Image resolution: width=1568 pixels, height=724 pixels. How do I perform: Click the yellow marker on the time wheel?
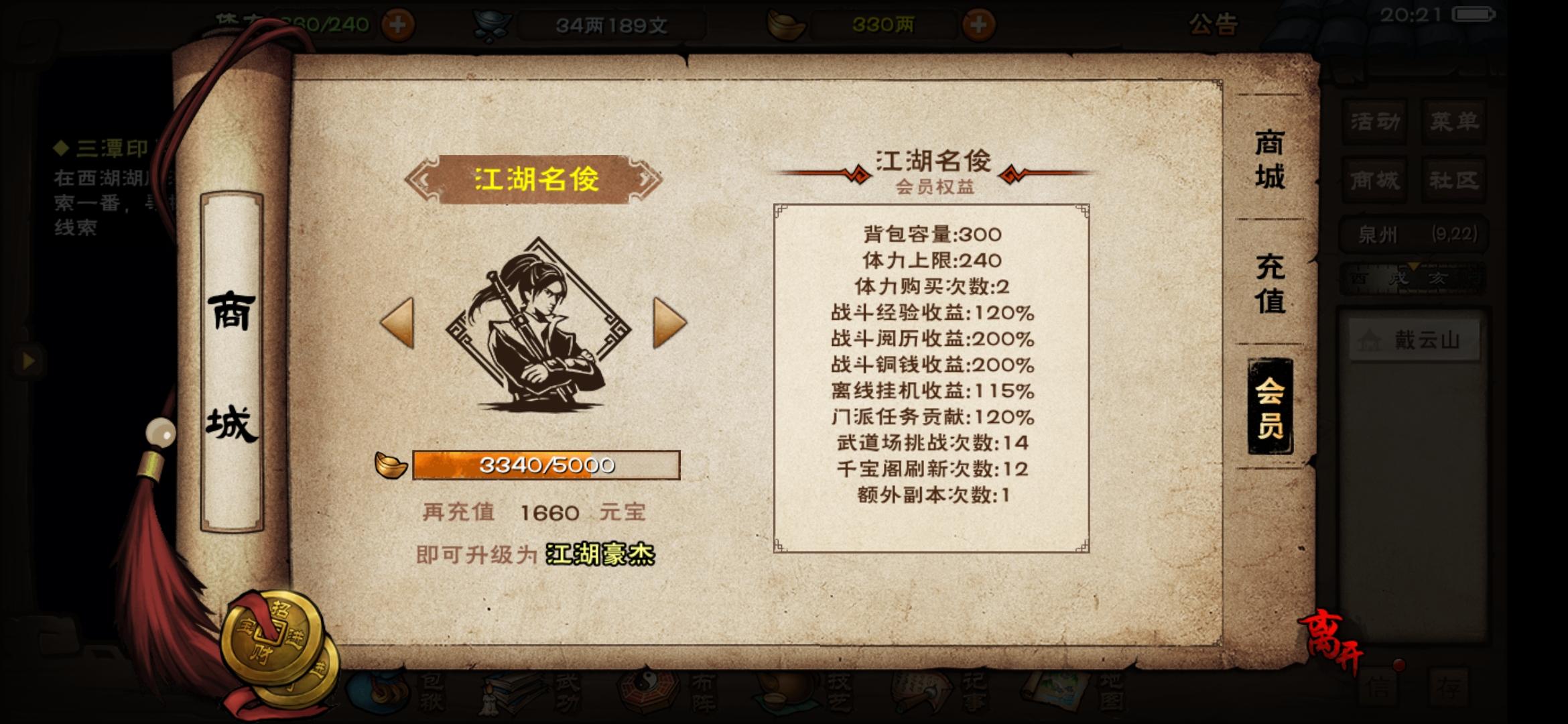(x=1413, y=267)
